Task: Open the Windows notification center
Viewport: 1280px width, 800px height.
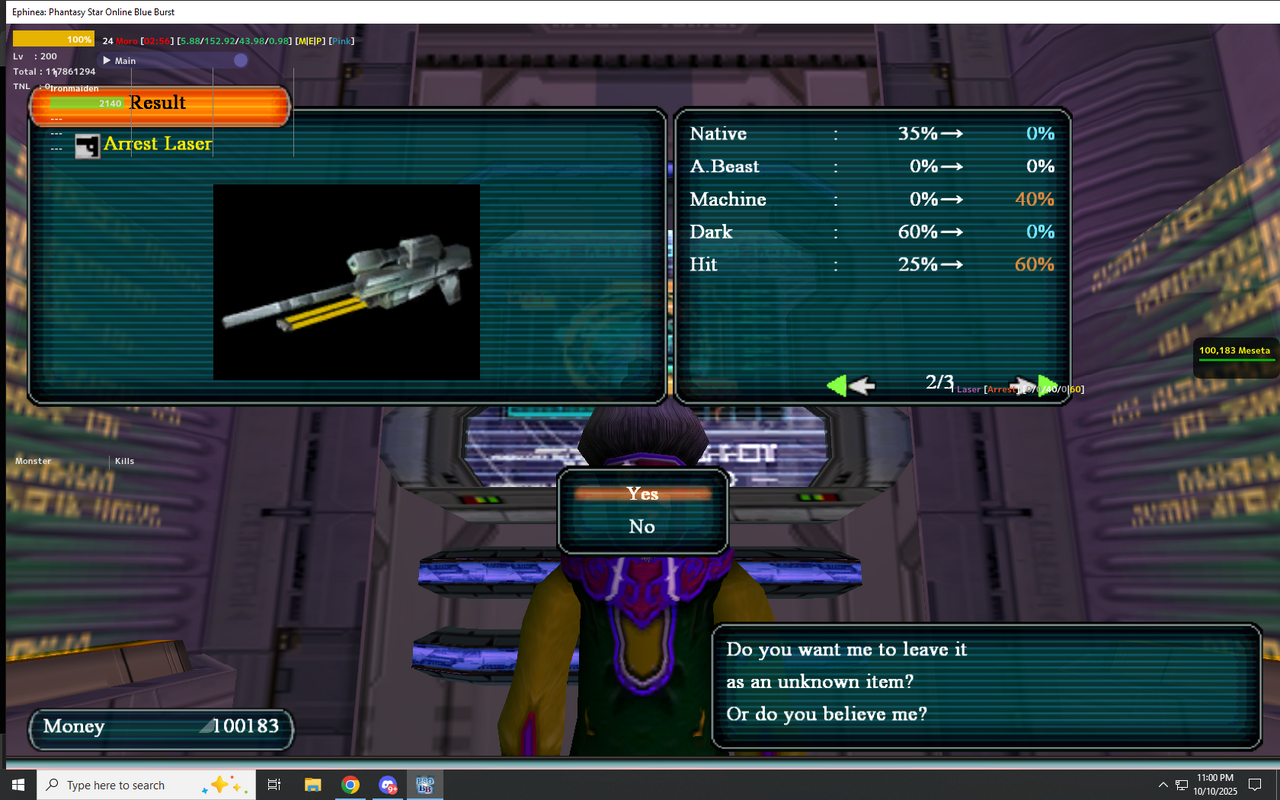Action: point(1255,785)
